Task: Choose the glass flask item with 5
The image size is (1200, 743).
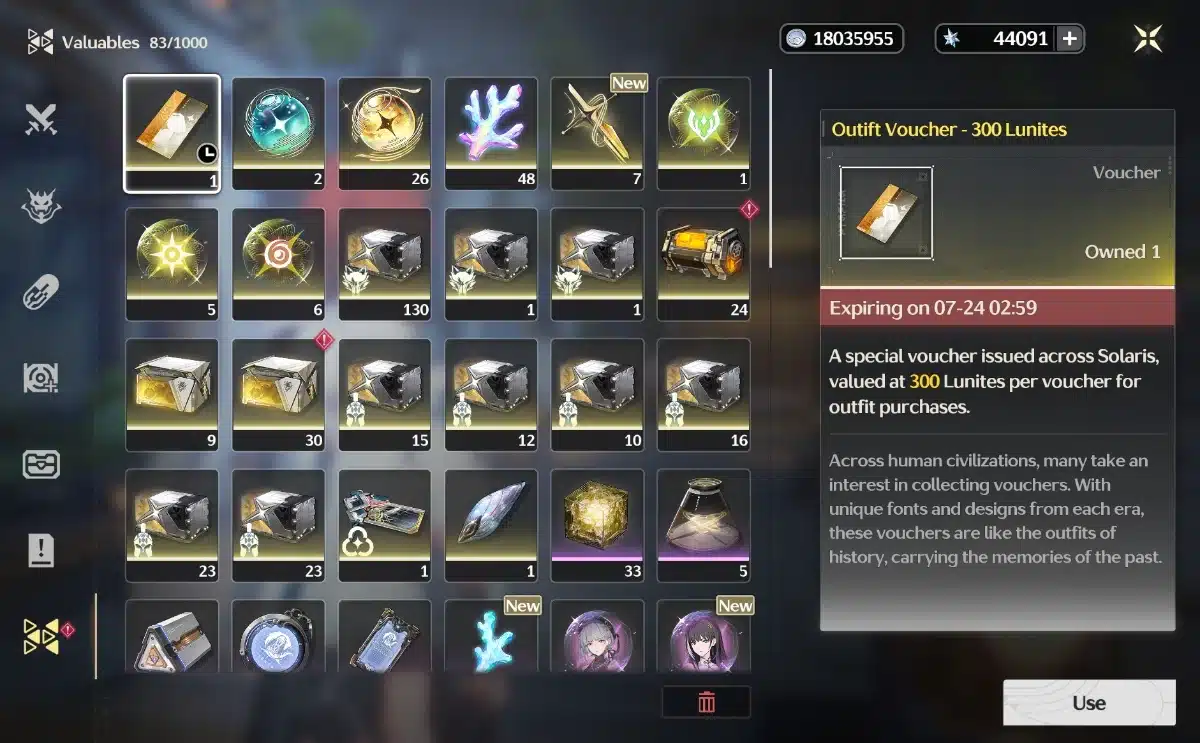Action: pos(703,525)
